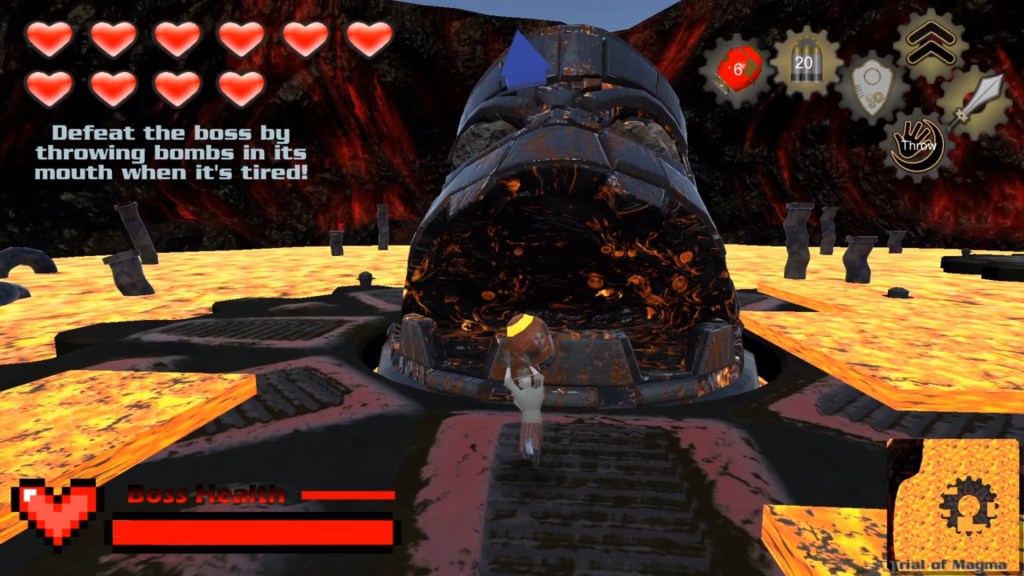The height and width of the screenshot is (576, 1024).
Task: Select the red bomb item gear
Action: (738, 71)
